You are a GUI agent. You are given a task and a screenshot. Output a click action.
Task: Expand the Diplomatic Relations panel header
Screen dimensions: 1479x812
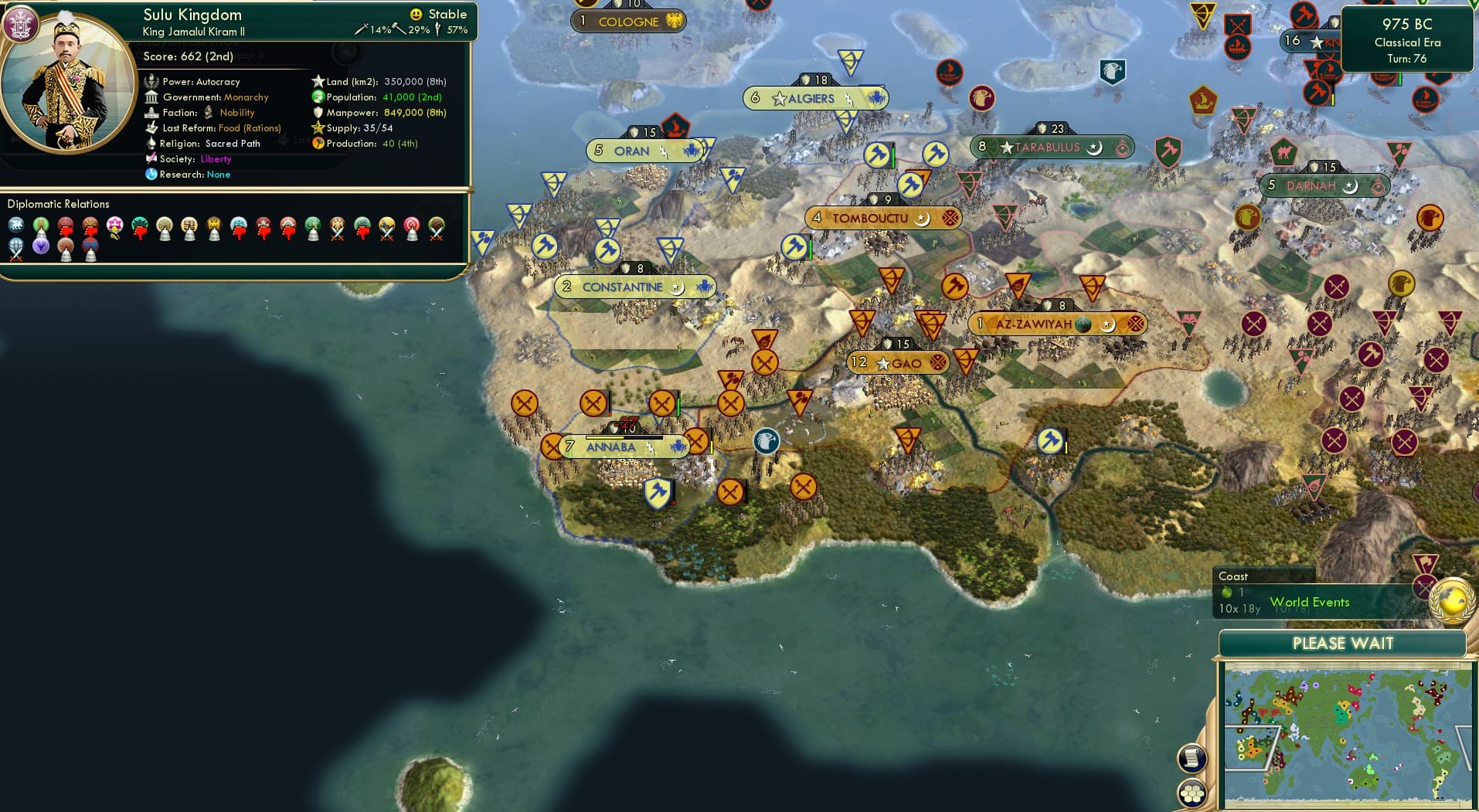click(x=59, y=204)
